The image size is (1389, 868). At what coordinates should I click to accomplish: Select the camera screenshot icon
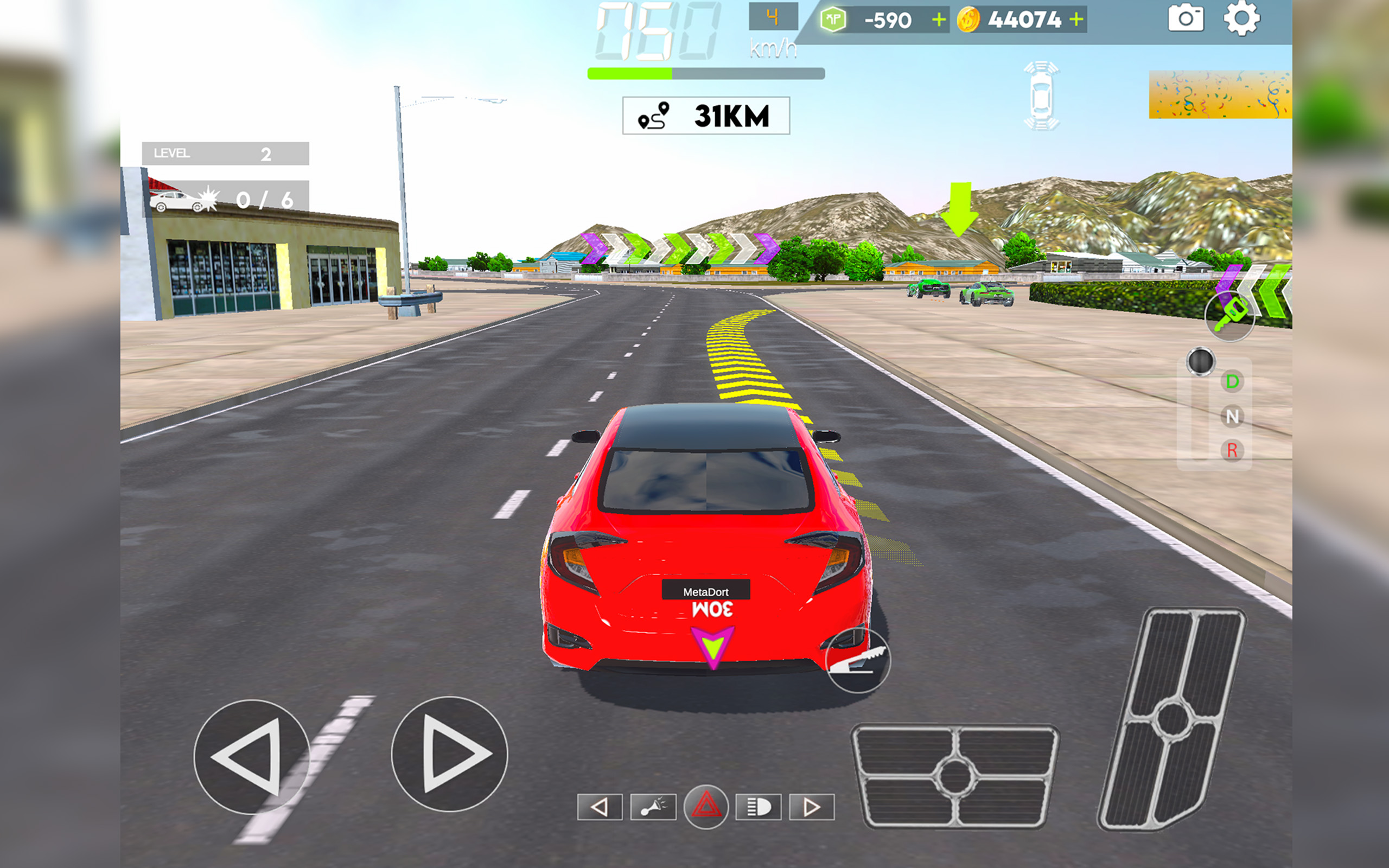pos(1186,19)
